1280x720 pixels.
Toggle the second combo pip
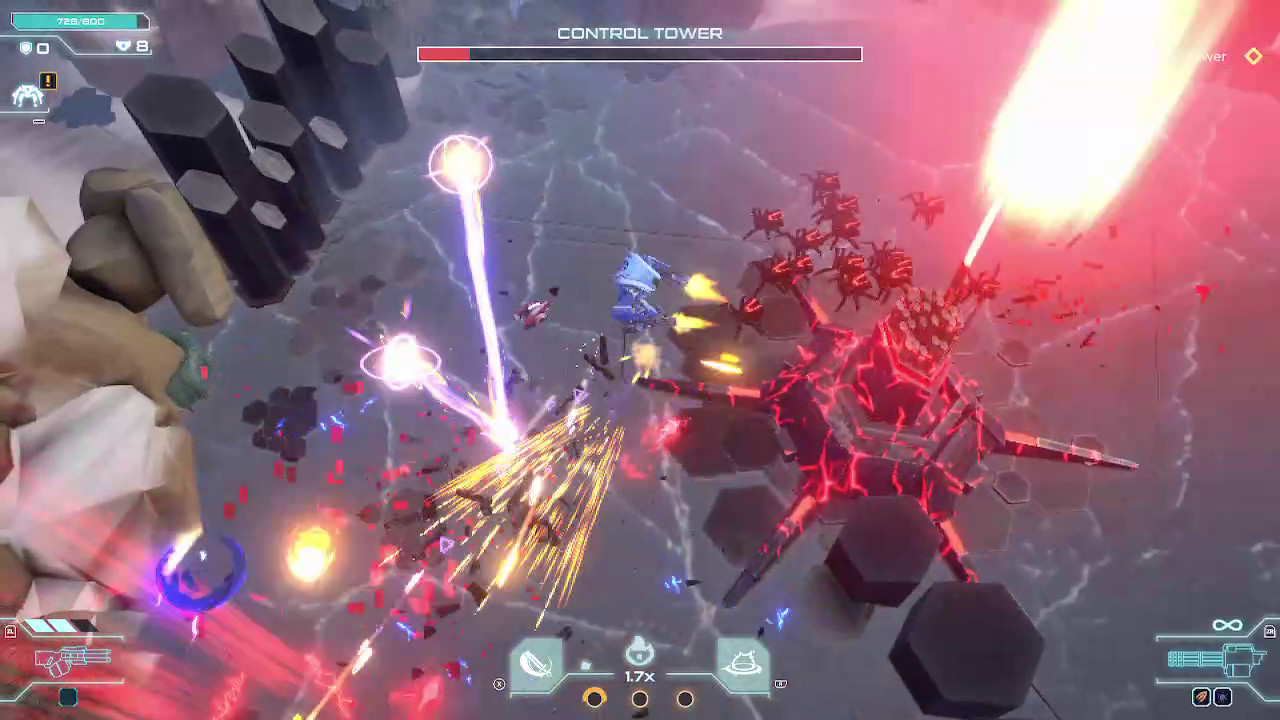[x=640, y=700]
